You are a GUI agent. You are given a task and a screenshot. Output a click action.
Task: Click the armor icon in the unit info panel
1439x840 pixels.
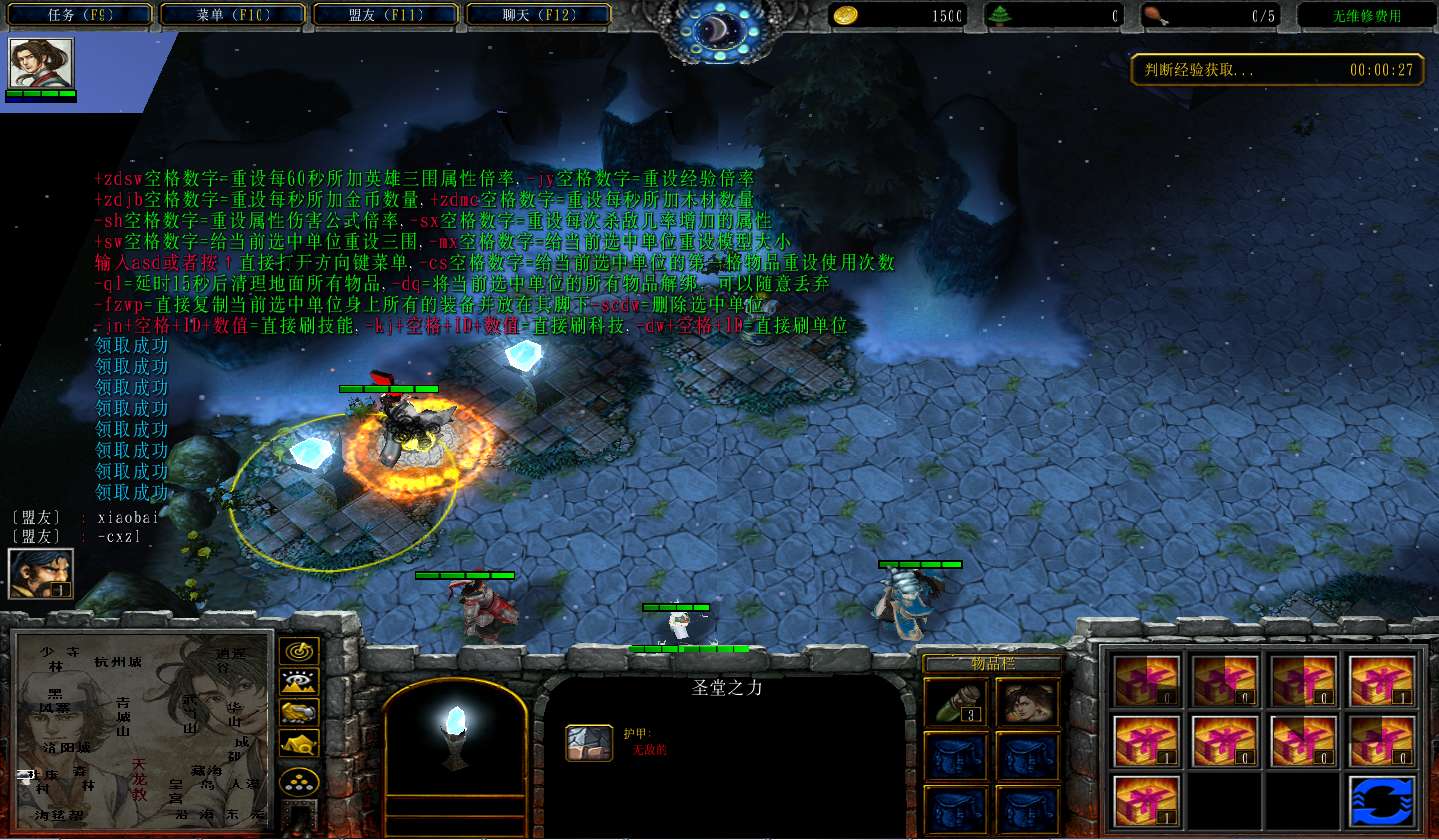point(590,743)
